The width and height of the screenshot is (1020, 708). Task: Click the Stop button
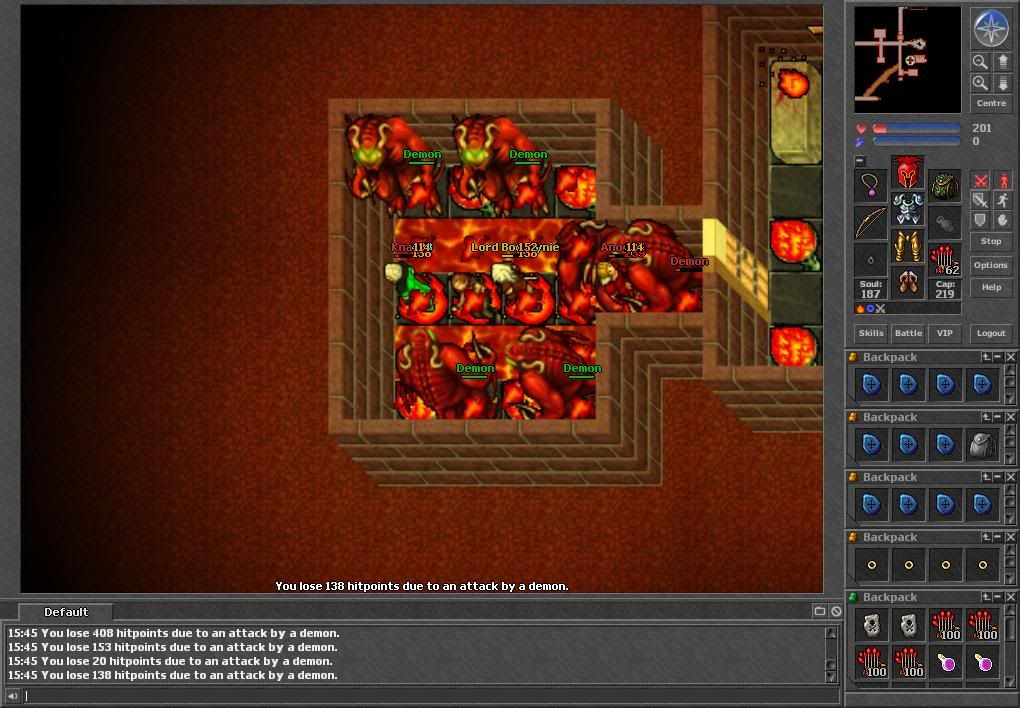pyautogui.click(x=990, y=241)
